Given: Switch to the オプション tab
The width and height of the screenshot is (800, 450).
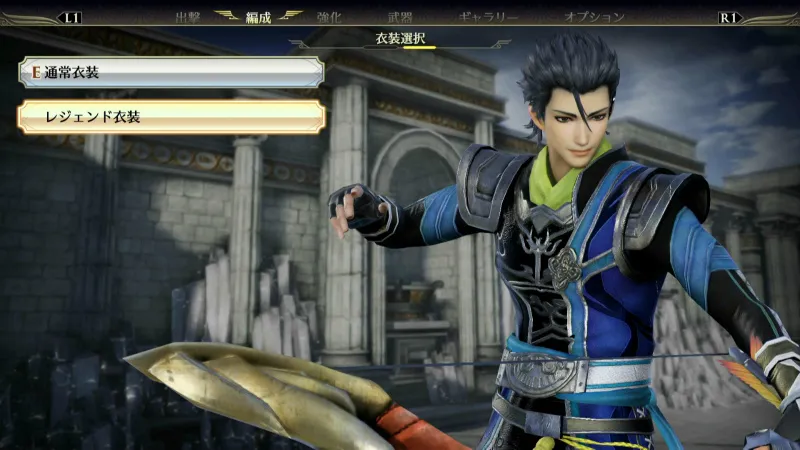Looking at the screenshot, I should tap(594, 17).
